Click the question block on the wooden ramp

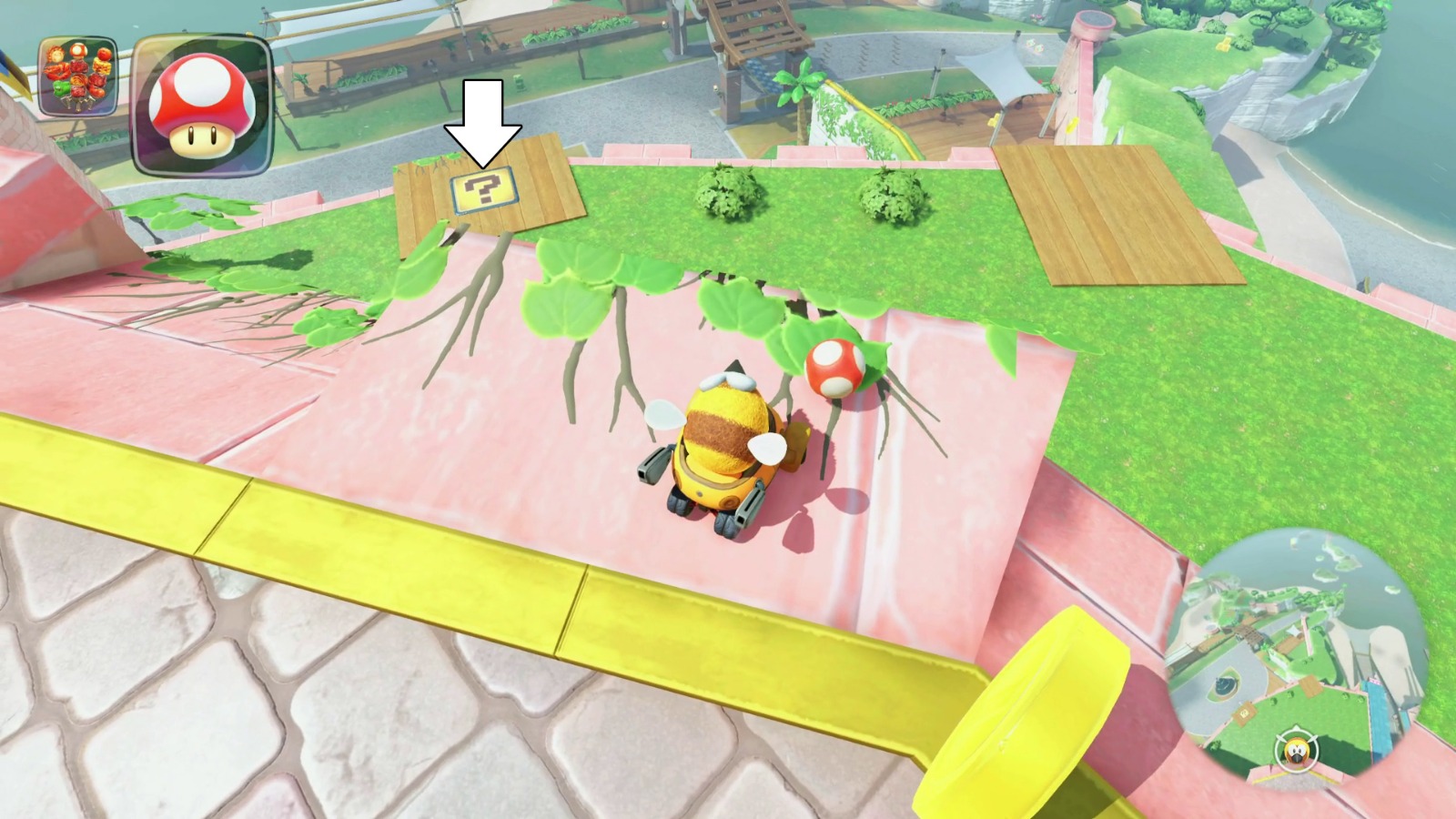(482, 191)
